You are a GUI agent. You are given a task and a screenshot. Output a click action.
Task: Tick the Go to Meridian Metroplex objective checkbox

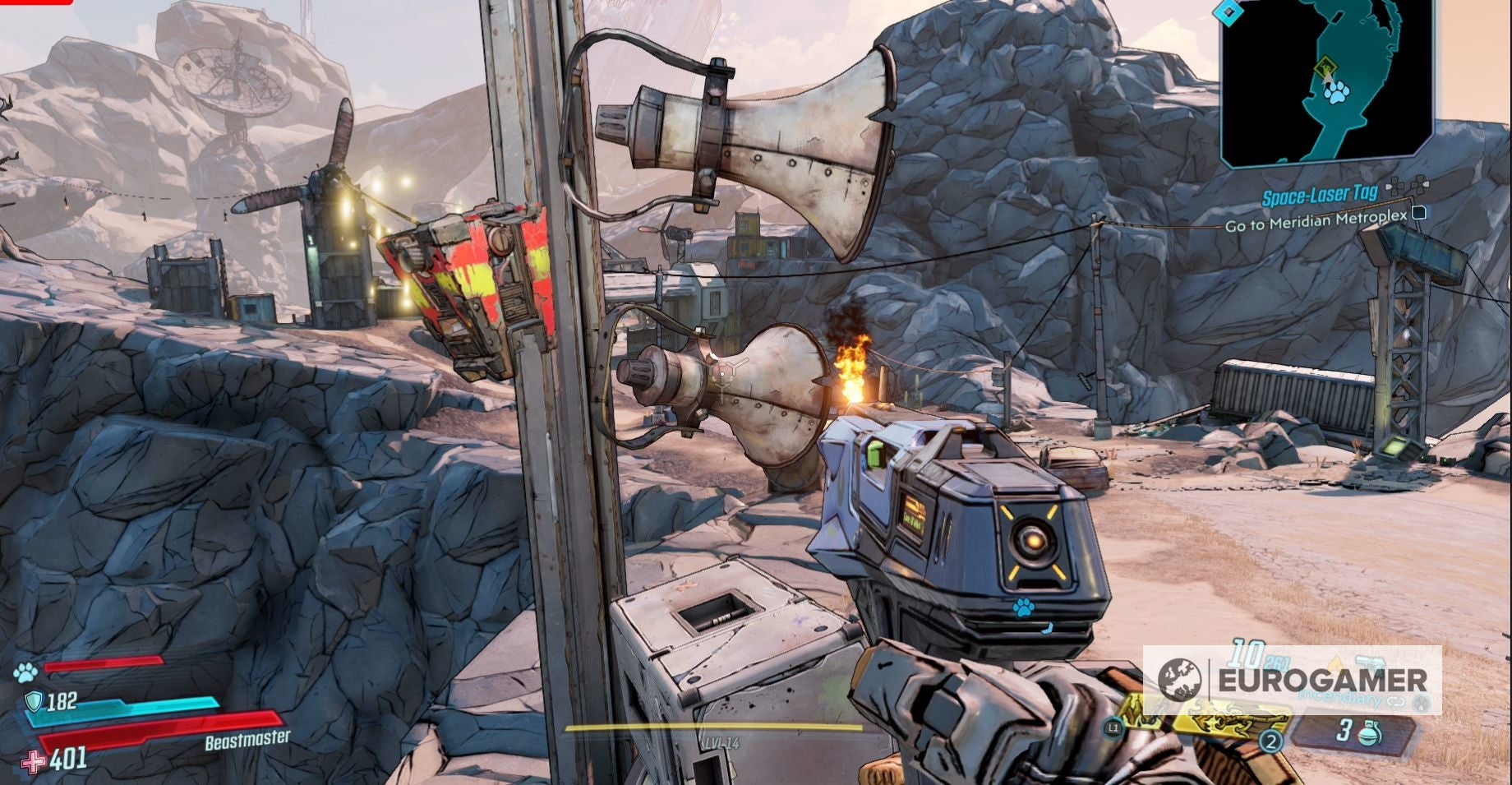(1418, 213)
